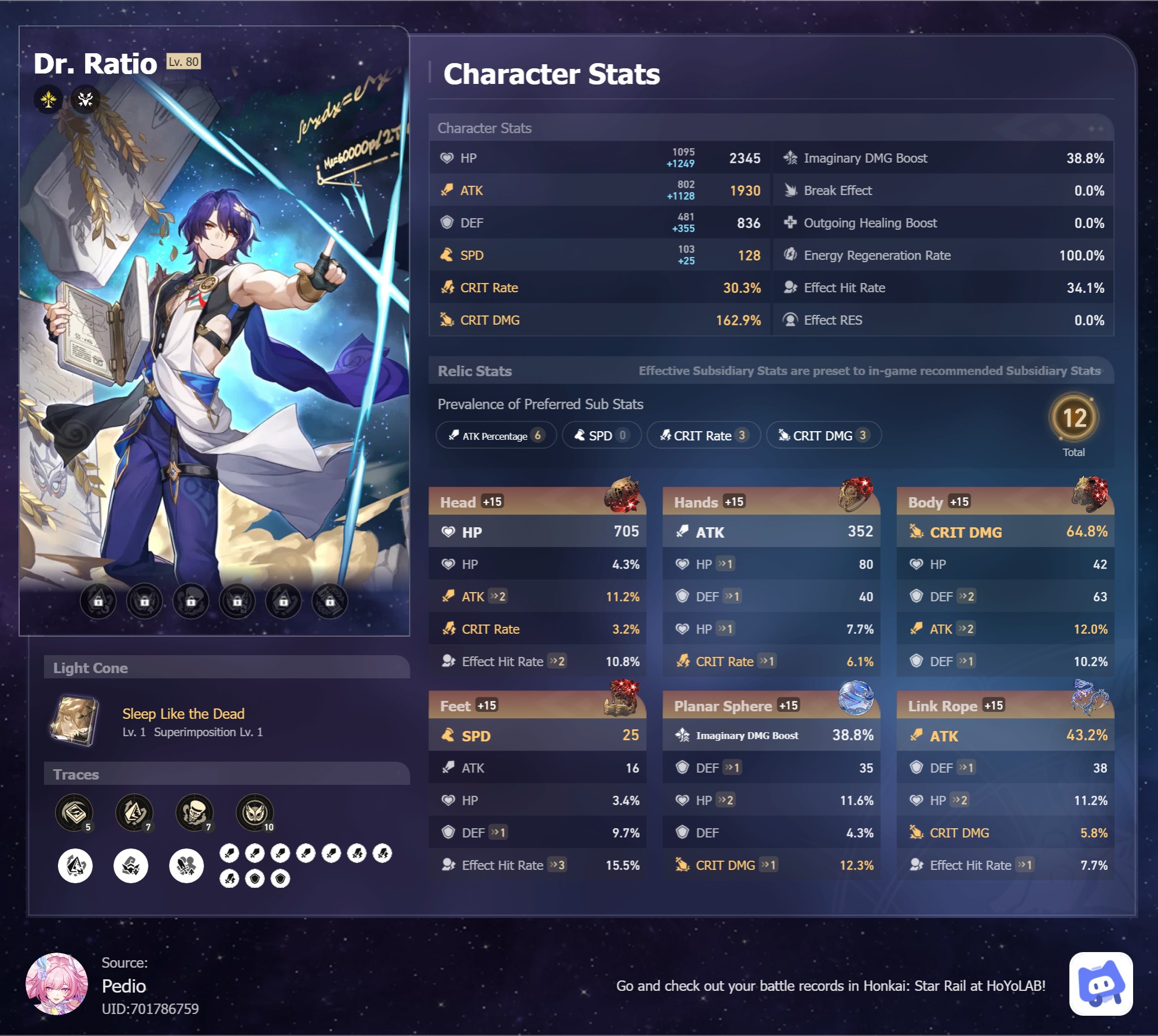View the Feet relic boots icon
This screenshot has width=1158, height=1036.
coord(622,697)
